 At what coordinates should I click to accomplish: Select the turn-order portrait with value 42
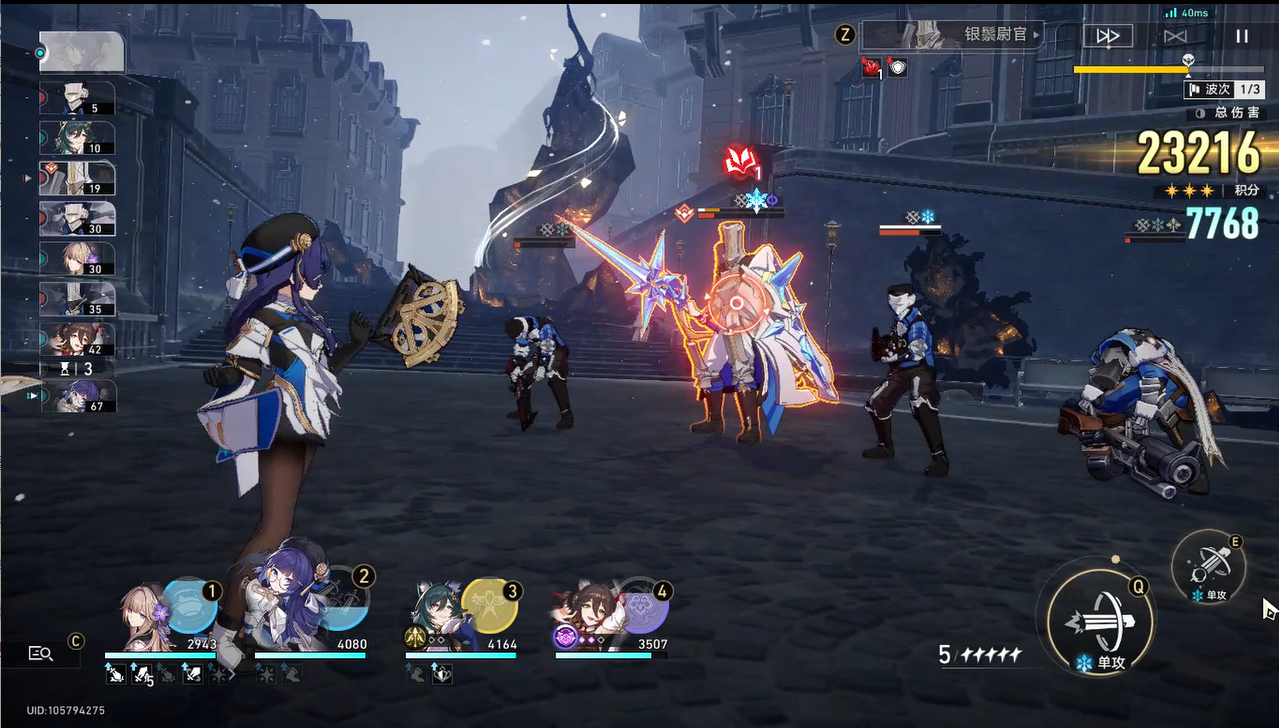[78, 340]
